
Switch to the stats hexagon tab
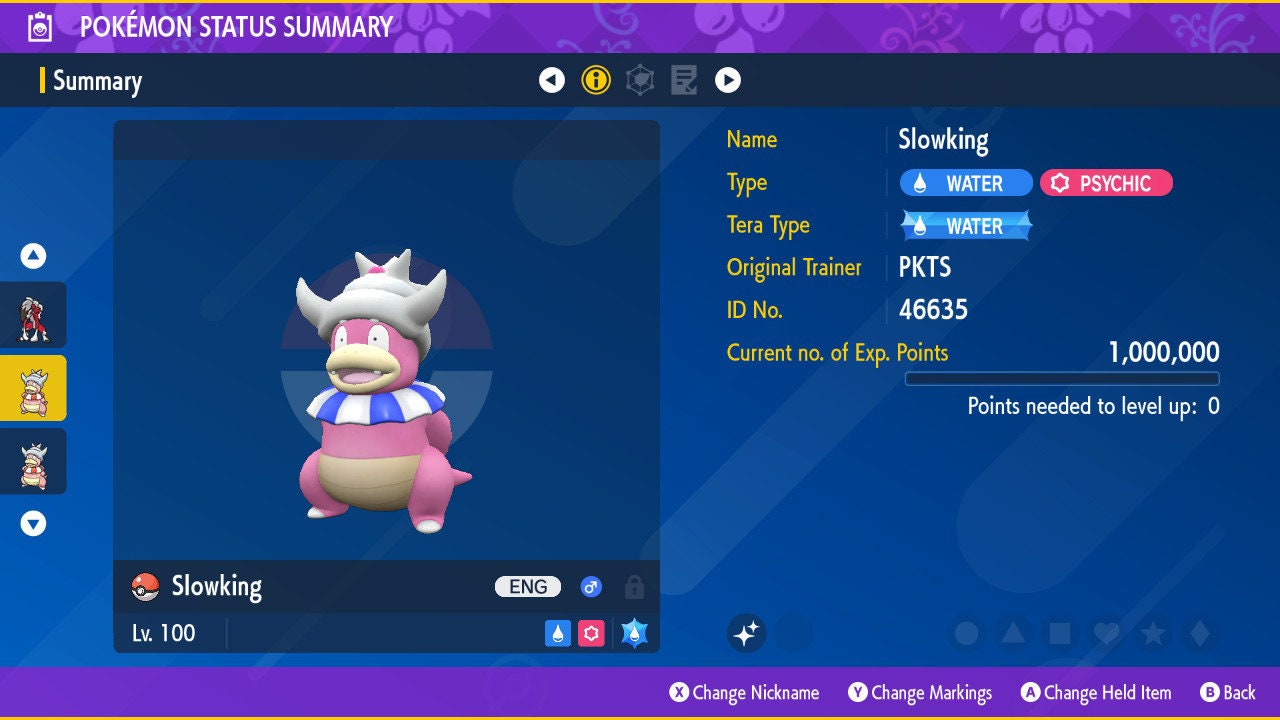click(x=640, y=80)
